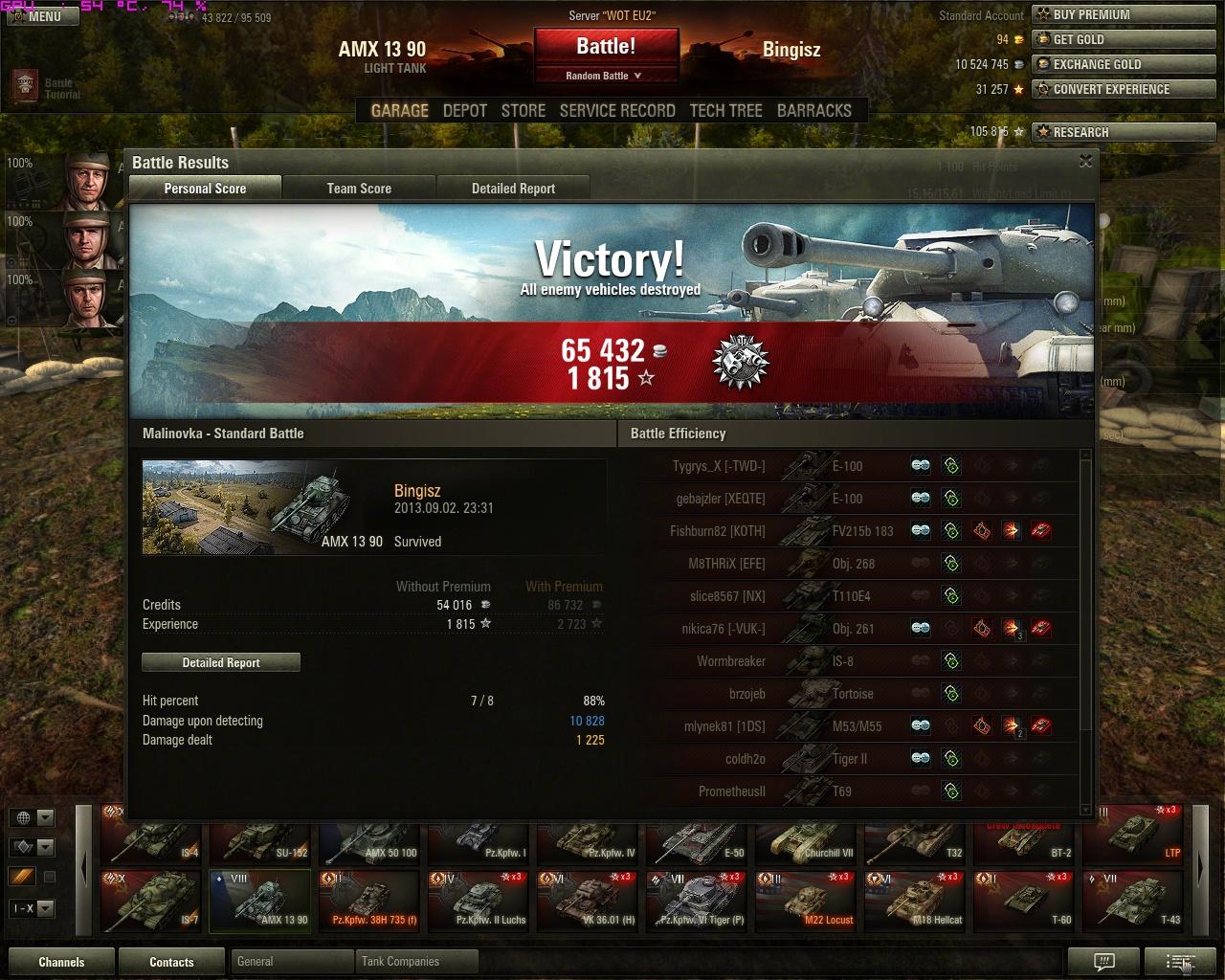Viewport: 1225px width, 980px height.
Task: View the Service Record
Action: tap(617, 110)
